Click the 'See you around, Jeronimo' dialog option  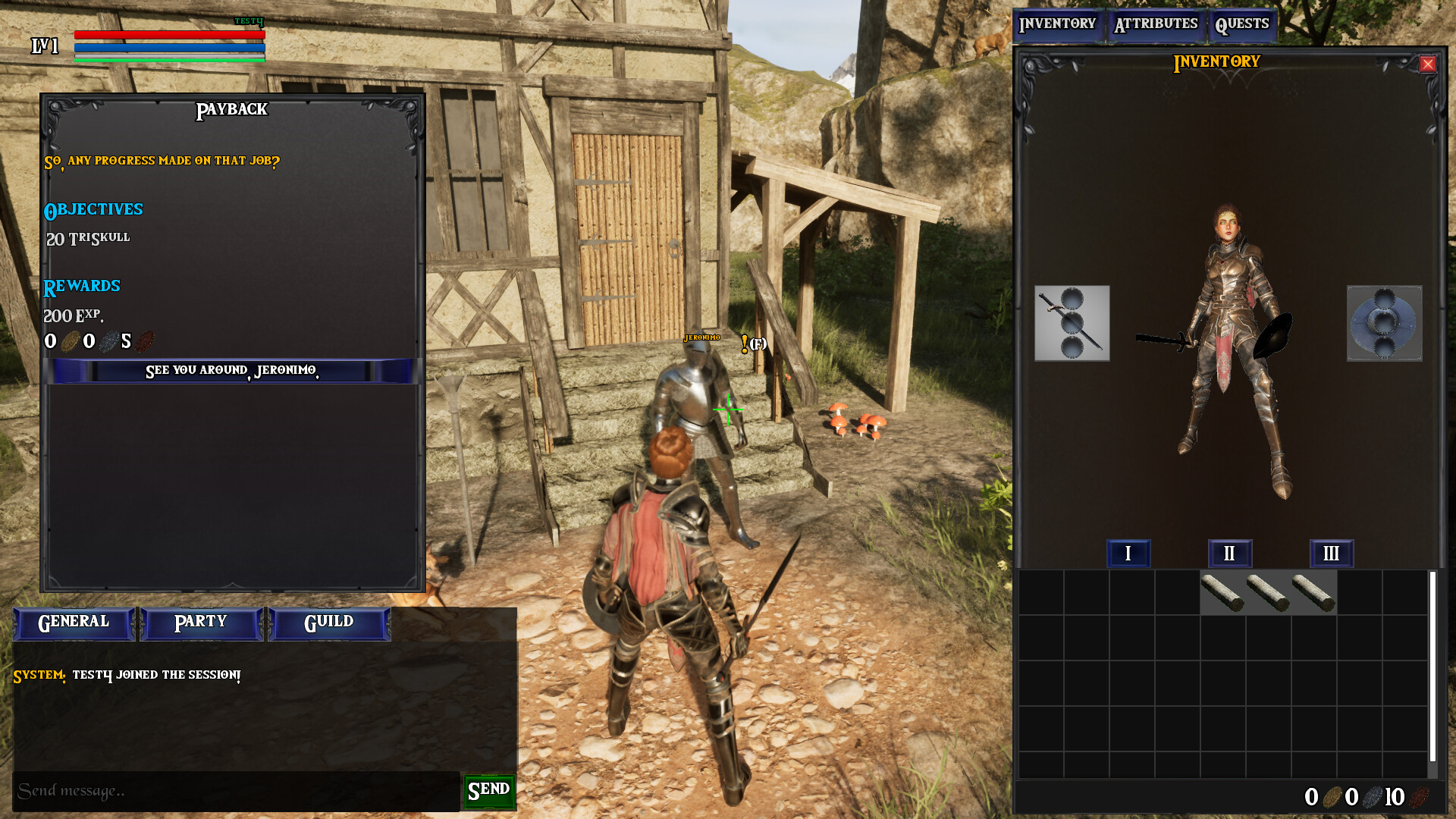(233, 372)
